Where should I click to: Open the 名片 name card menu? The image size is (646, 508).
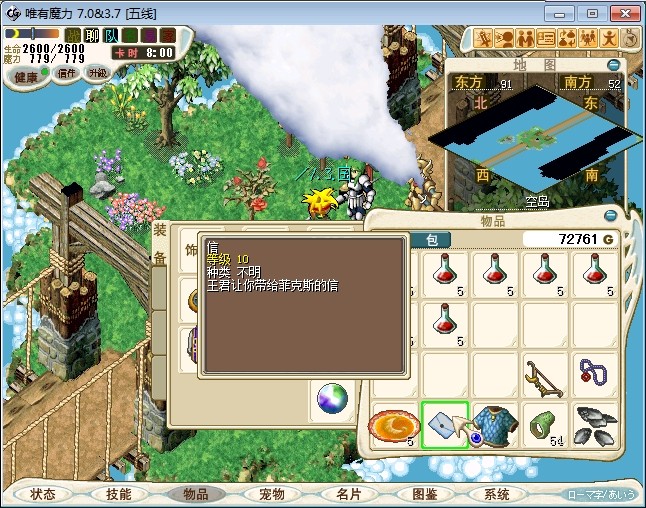347,494
